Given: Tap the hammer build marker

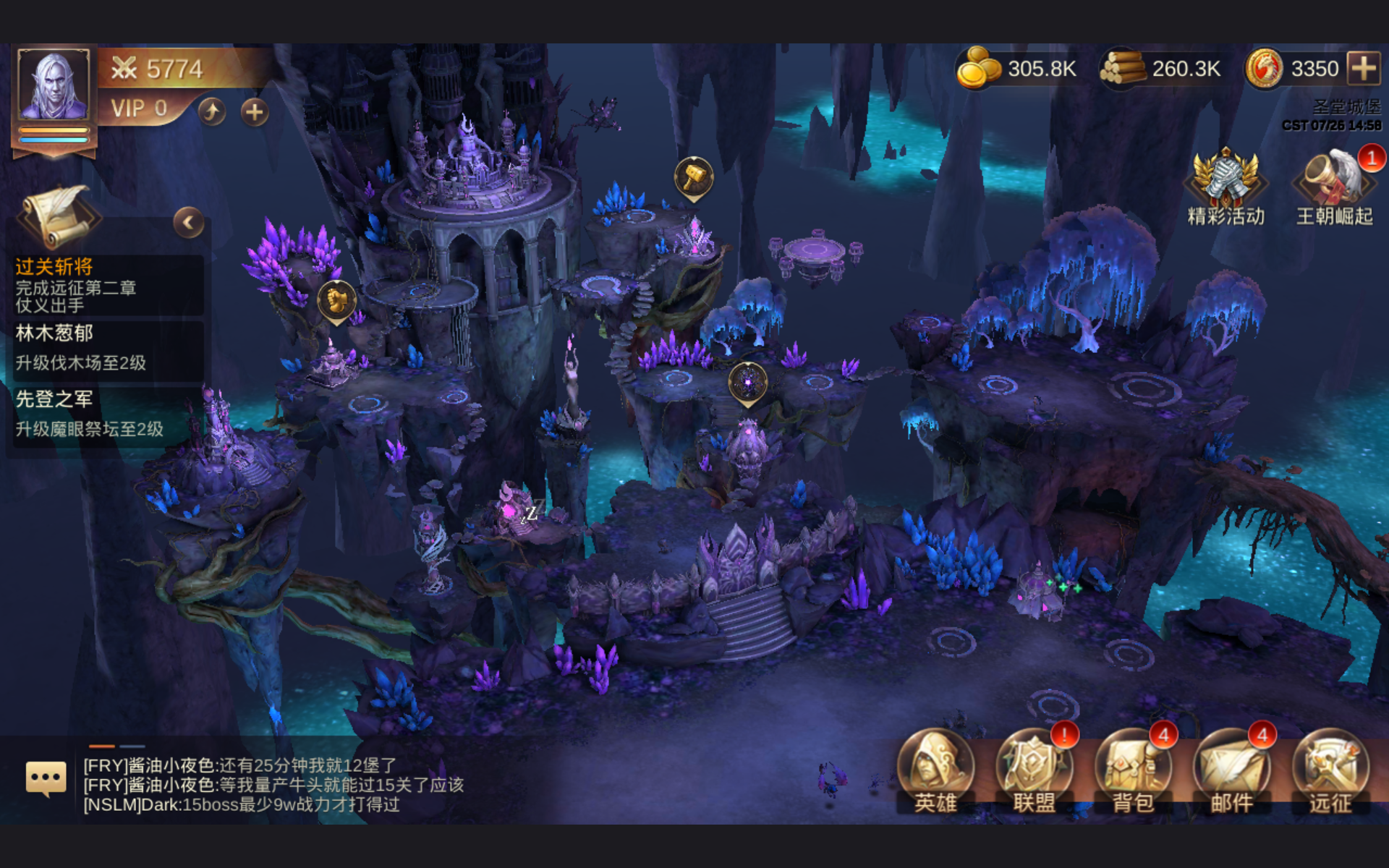Looking at the screenshot, I should tap(694, 176).
